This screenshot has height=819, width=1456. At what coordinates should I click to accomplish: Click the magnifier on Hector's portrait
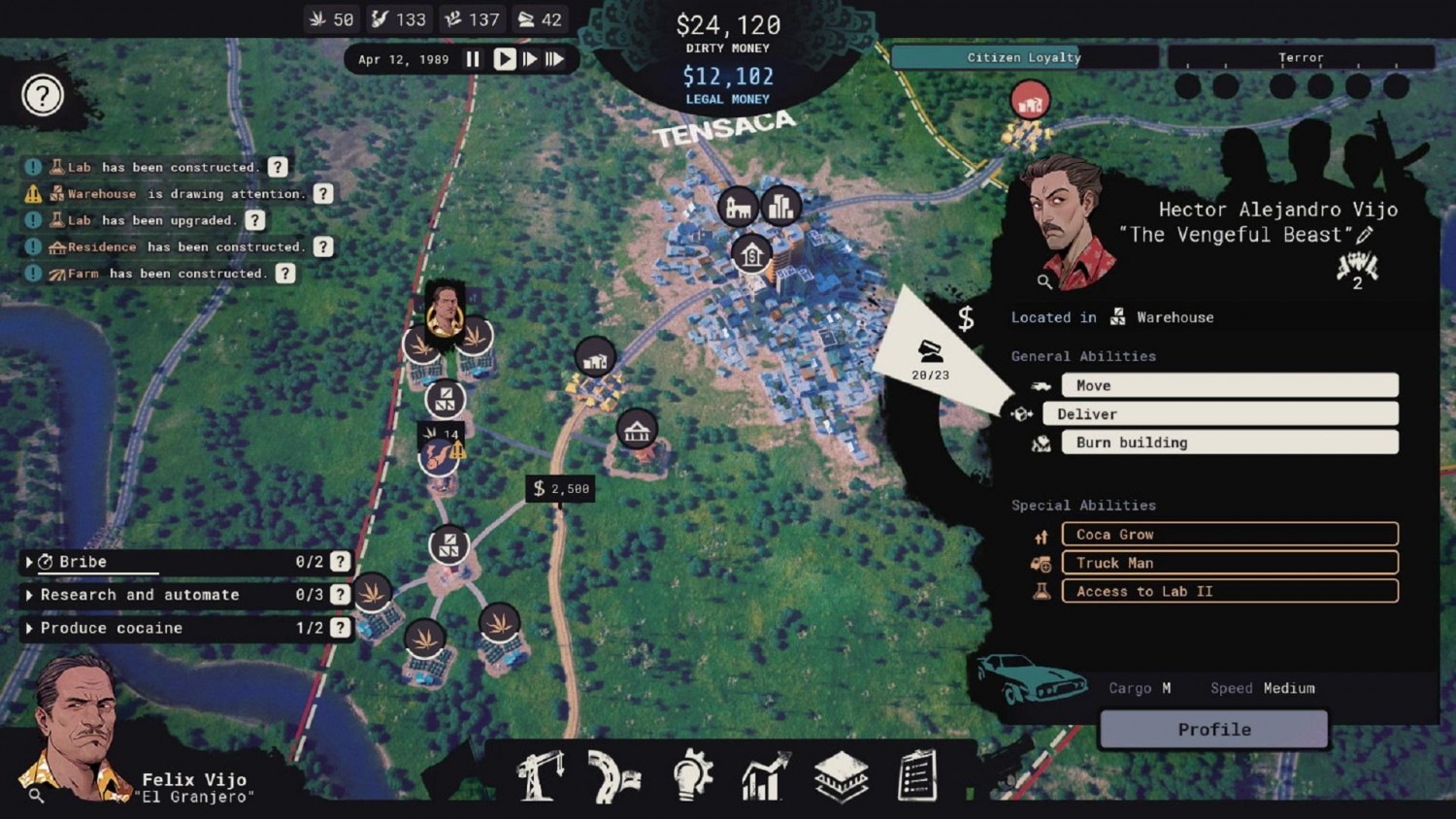(1043, 282)
